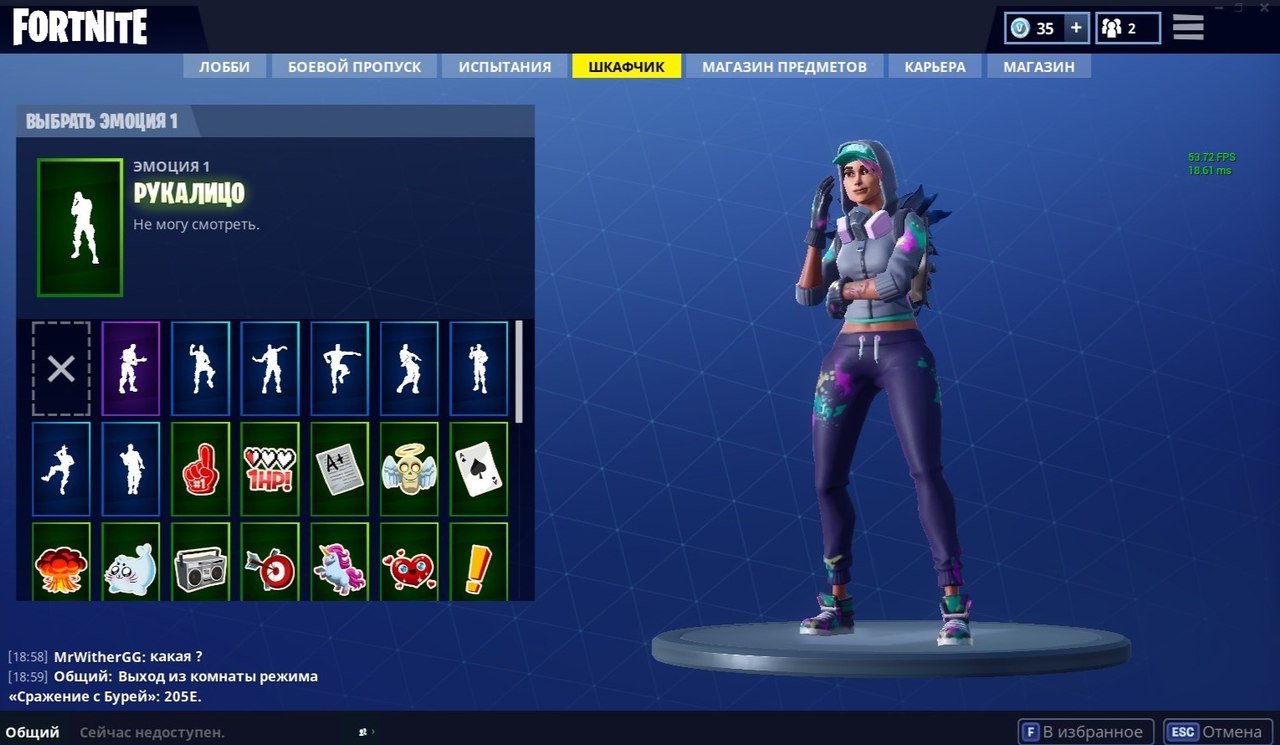Image resolution: width=1280 pixels, height=745 pixels.
Task: Clear the emote slot using the X tile
Action: (61, 369)
